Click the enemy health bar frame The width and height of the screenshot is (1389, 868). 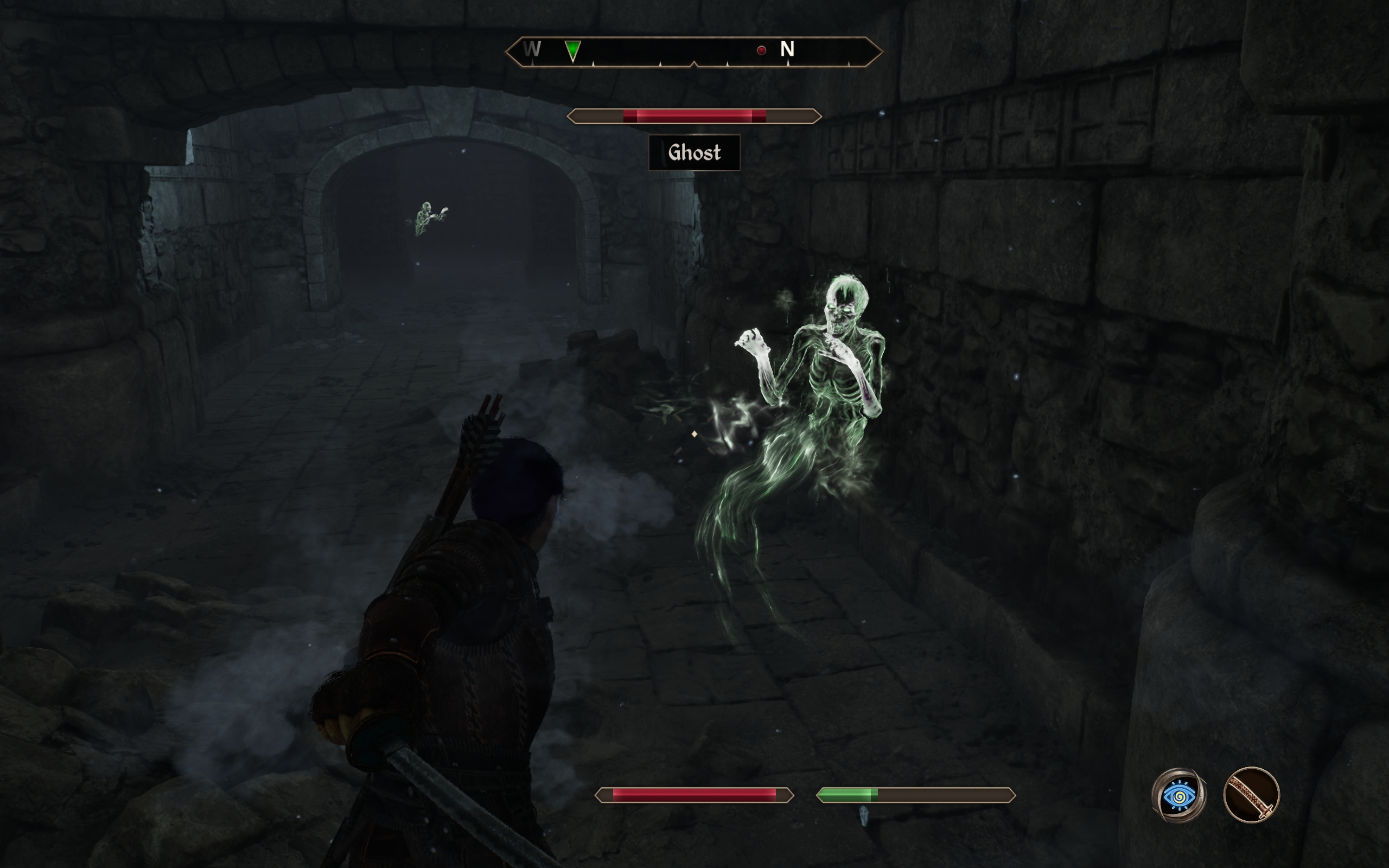(693, 117)
